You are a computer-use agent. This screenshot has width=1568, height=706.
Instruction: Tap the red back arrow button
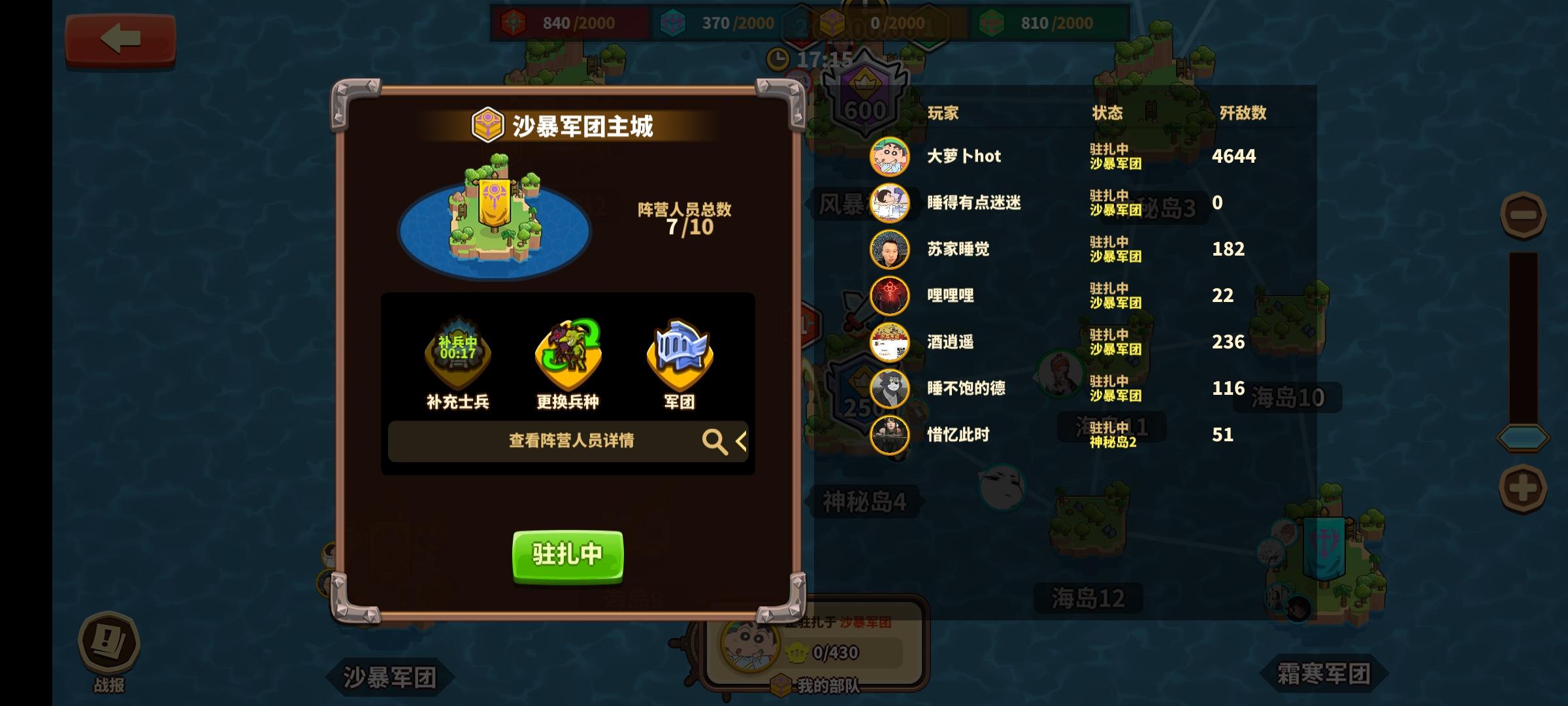click(x=120, y=39)
